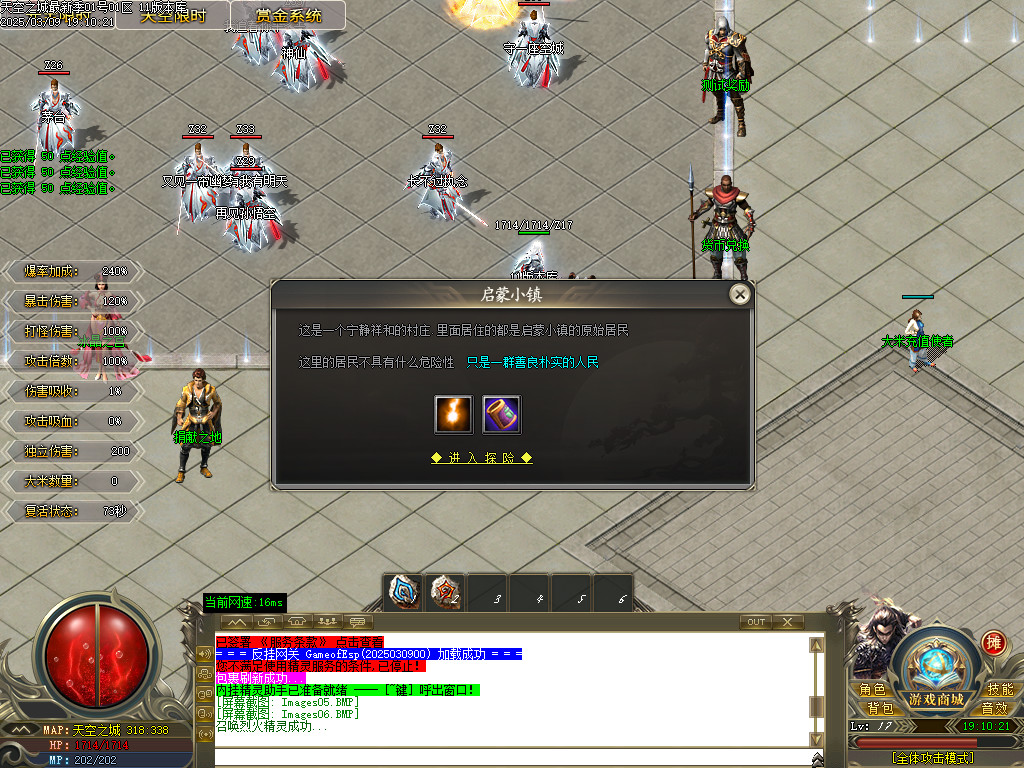The height and width of the screenshot is (768, 1024).
Task: Show the 技能 skills panel
Action: tap(1000, 690)
